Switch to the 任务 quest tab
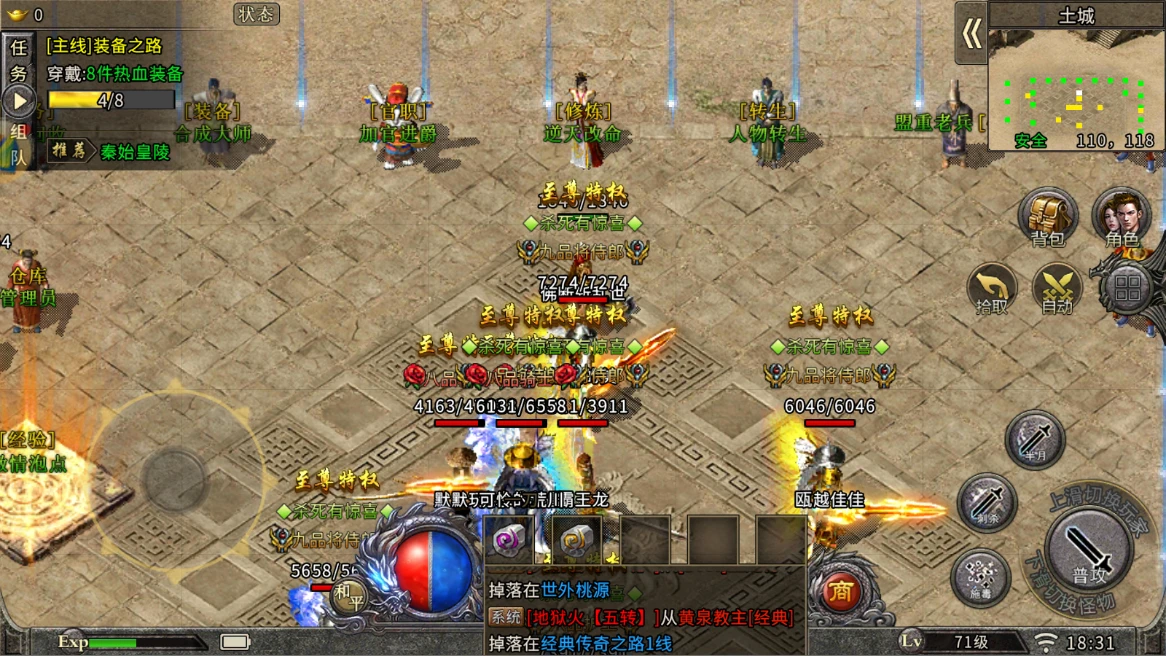Image resolution: width=1166 pixels, height=656 pixels. click(18, 60)
